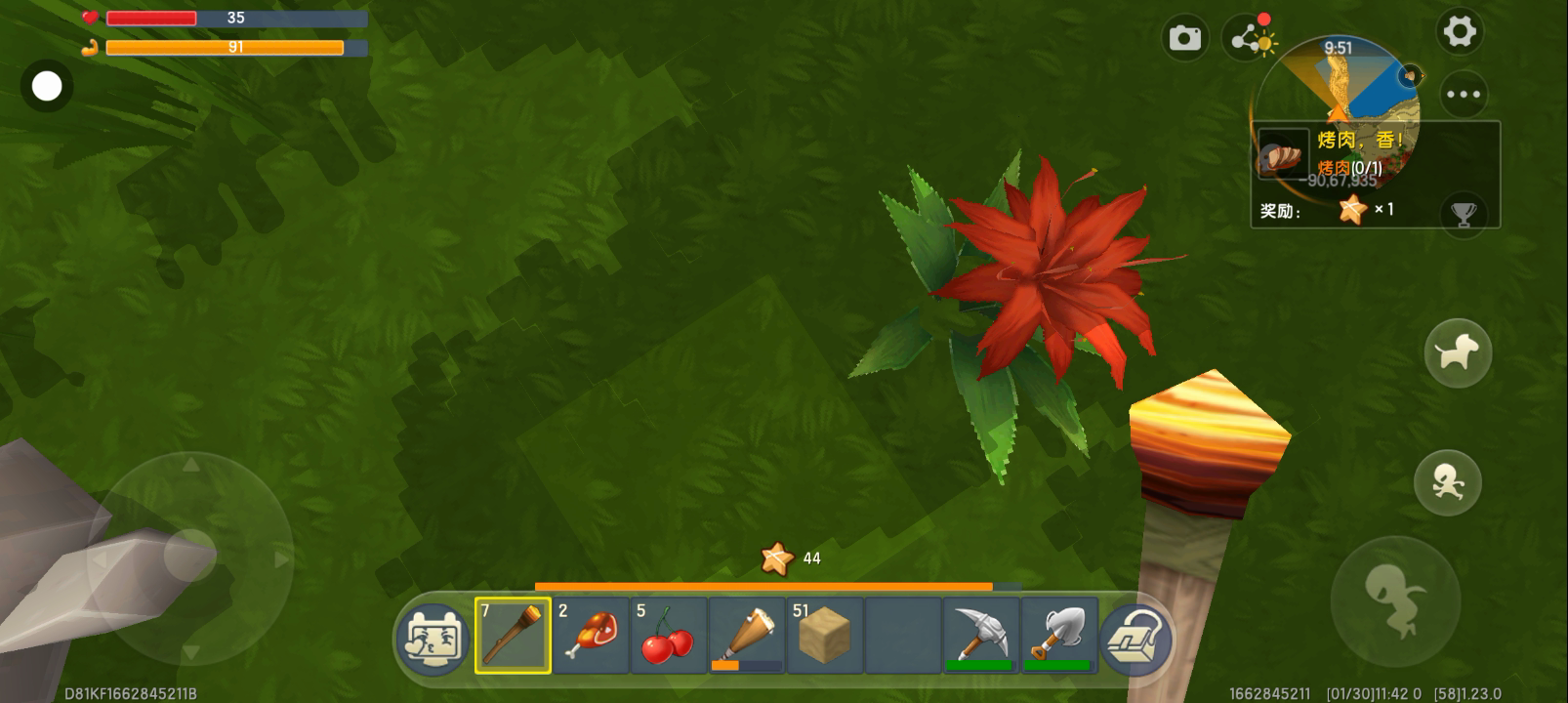Select the cherries hotbar slot
This screenshot has height=703, width=1568.
pyautogui.click(x=669, y=636)
